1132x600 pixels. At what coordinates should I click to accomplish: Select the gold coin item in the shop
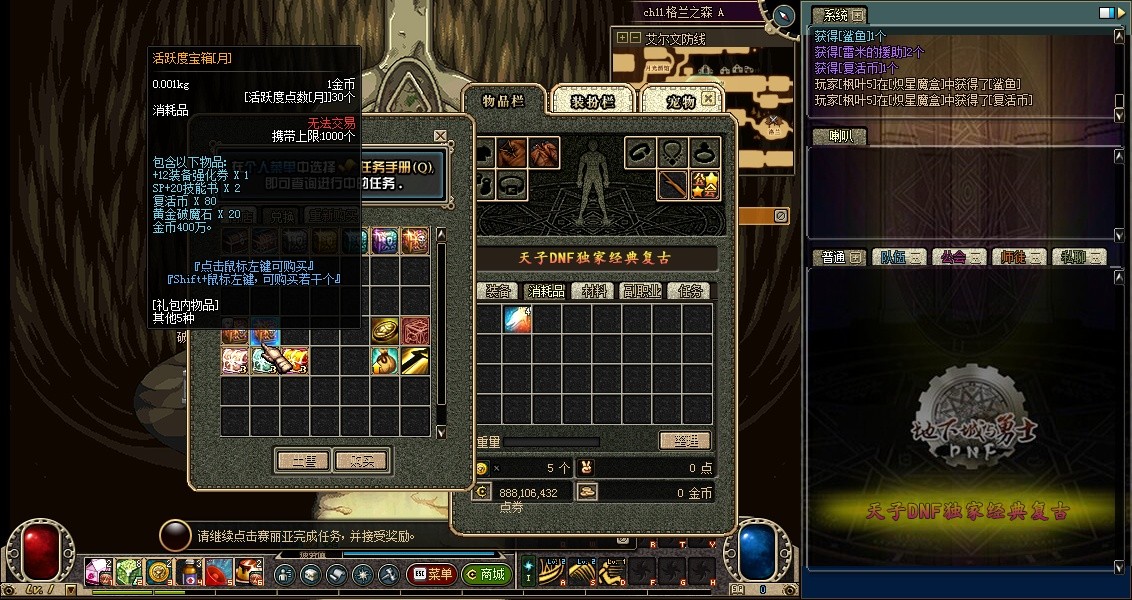click(x=385, y=331)
